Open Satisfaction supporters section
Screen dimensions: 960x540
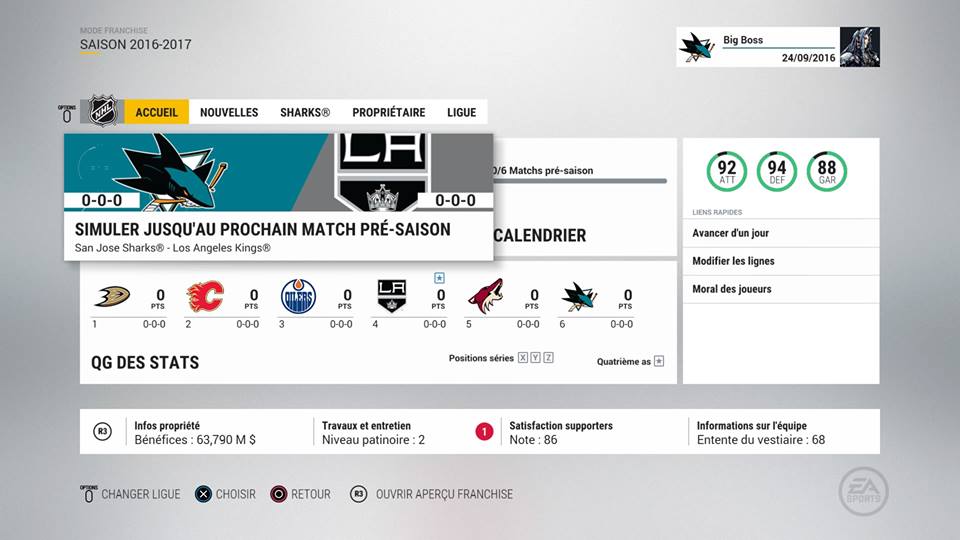pos(560,432)
